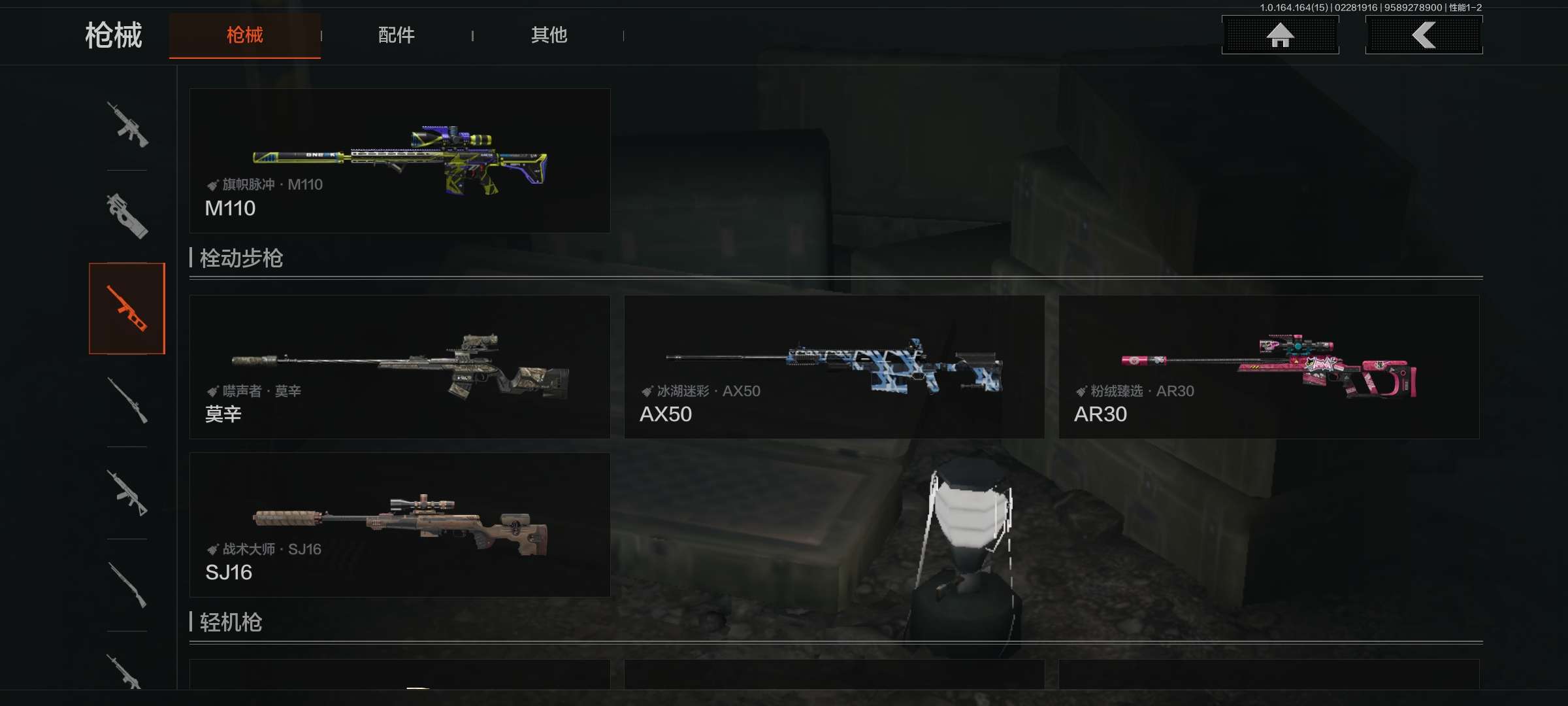Show the P90 submachine gun category
Image resolution: width=1568 pixels, height=706 pixels.
pos(127,216)
